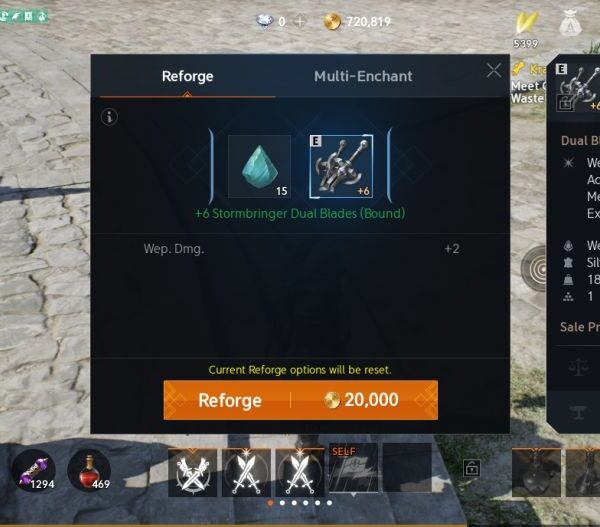
Task: Toggle the hotbar lock icon
Action: pos(472,467)
